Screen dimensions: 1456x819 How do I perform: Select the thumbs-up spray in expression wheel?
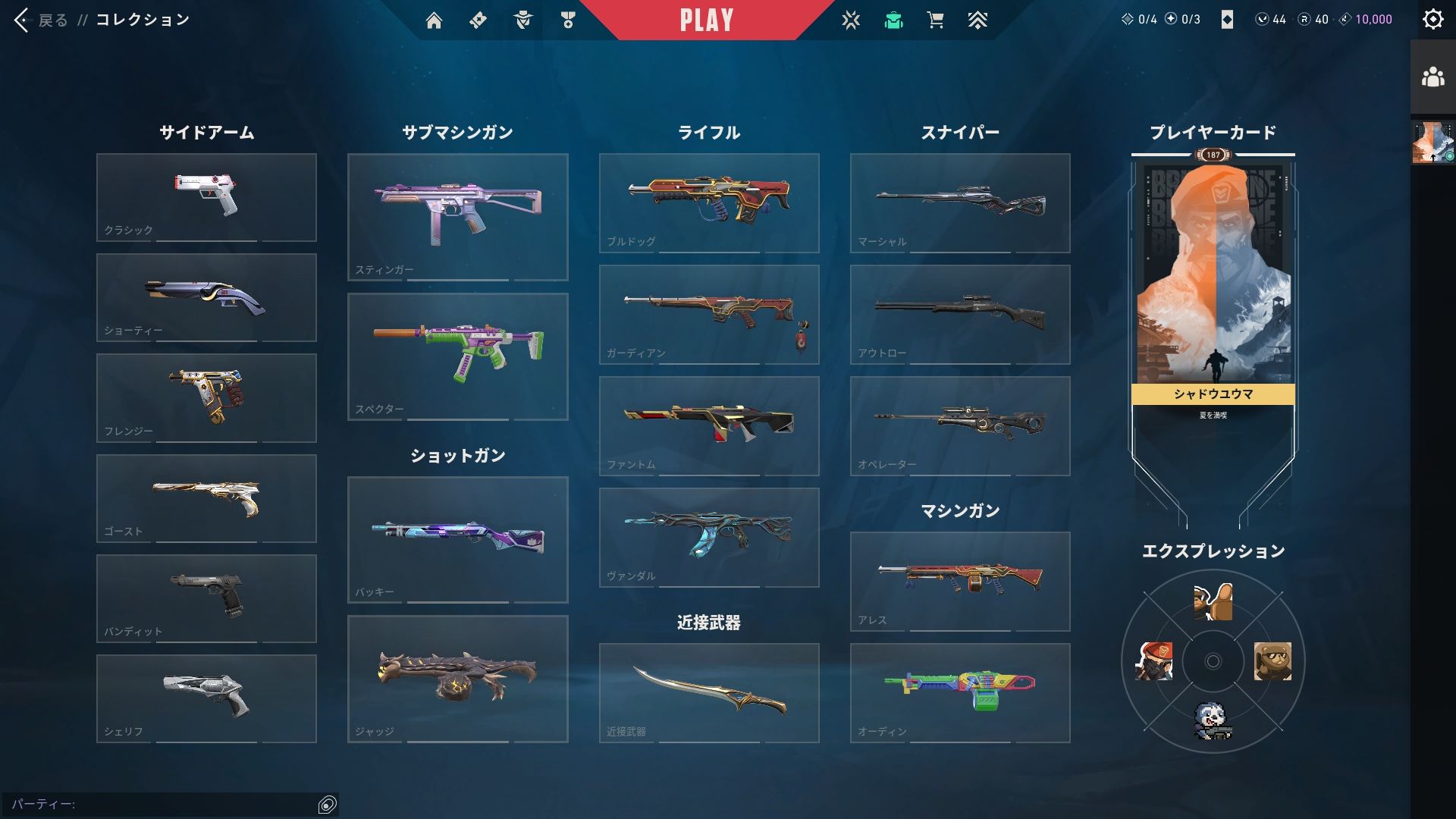[1213, 602]
